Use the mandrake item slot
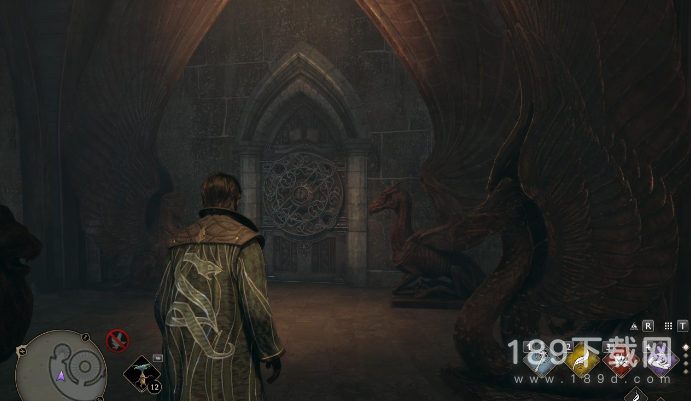 pyautogui.click(x=141, y=372)
